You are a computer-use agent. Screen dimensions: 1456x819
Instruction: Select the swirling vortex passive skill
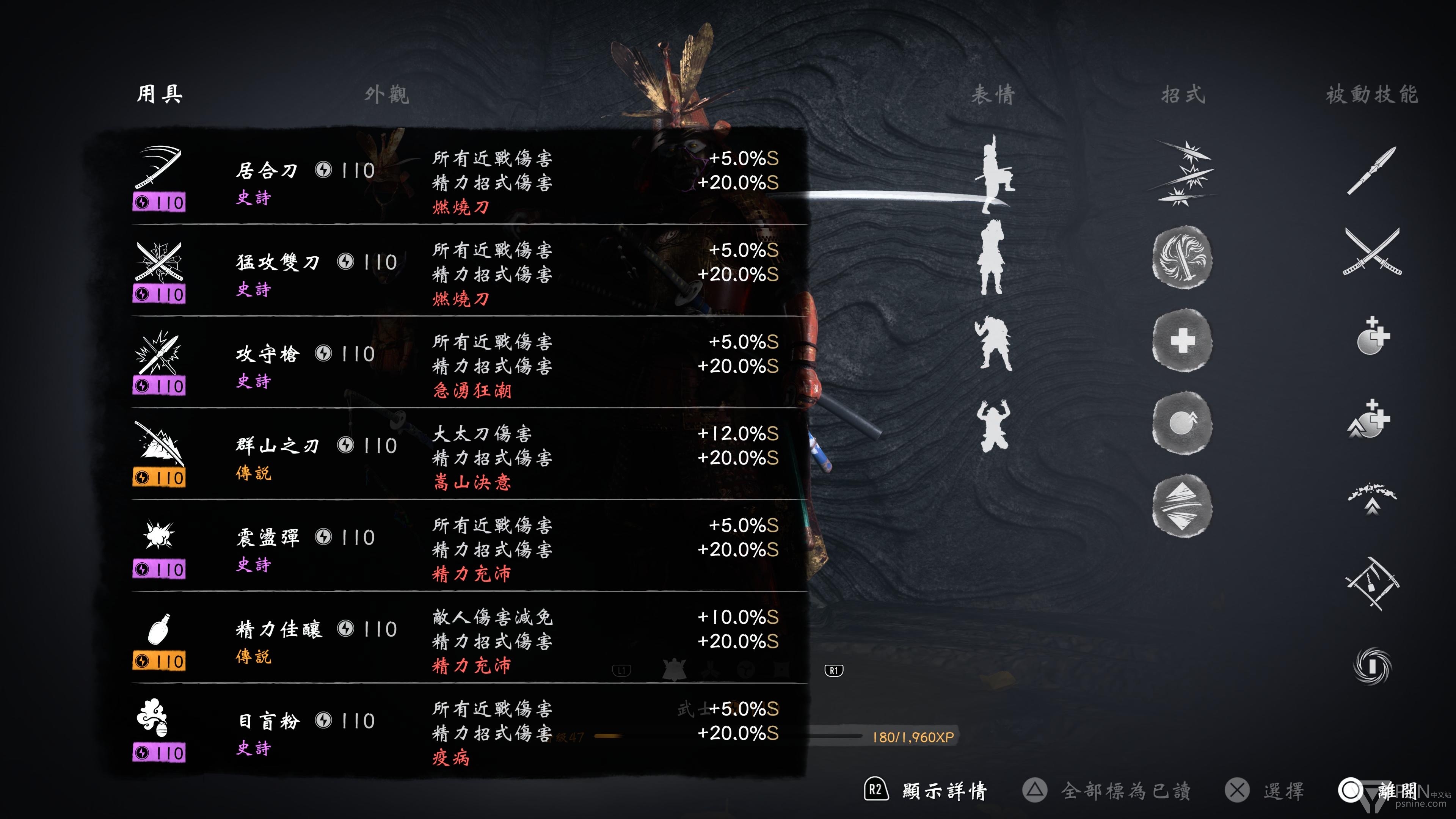(1372, 665)
